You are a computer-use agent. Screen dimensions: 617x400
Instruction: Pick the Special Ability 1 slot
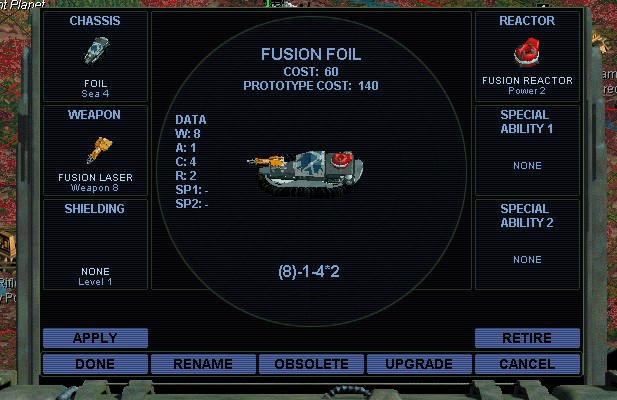coord(527,150)
